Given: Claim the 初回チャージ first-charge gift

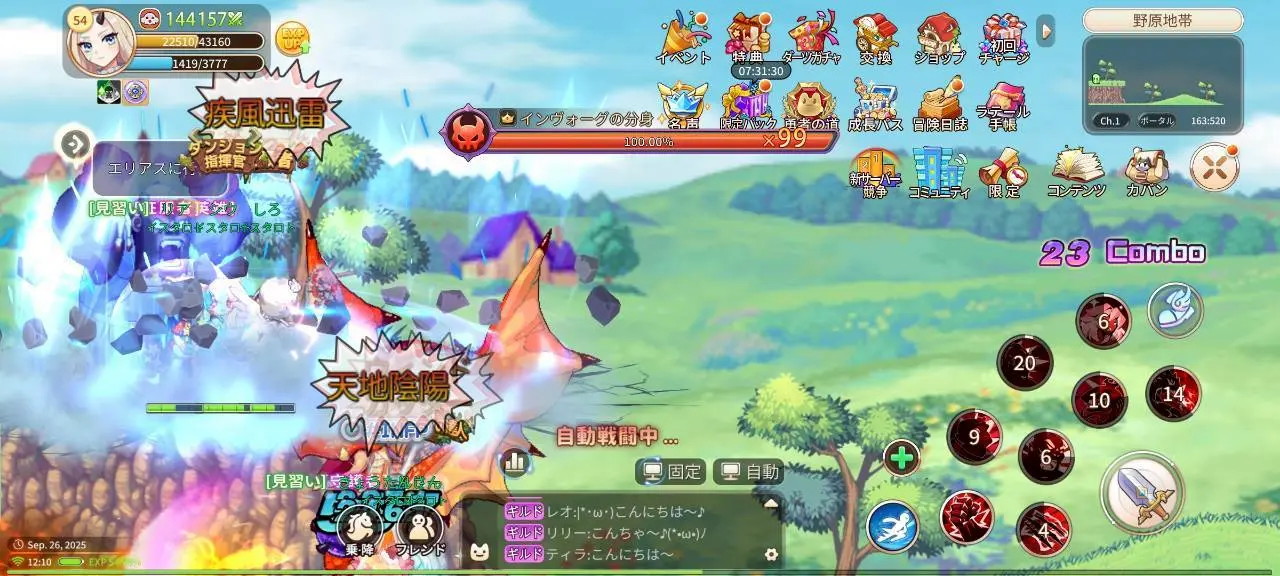Looking at the screenshot, I should click(1003, 38).
